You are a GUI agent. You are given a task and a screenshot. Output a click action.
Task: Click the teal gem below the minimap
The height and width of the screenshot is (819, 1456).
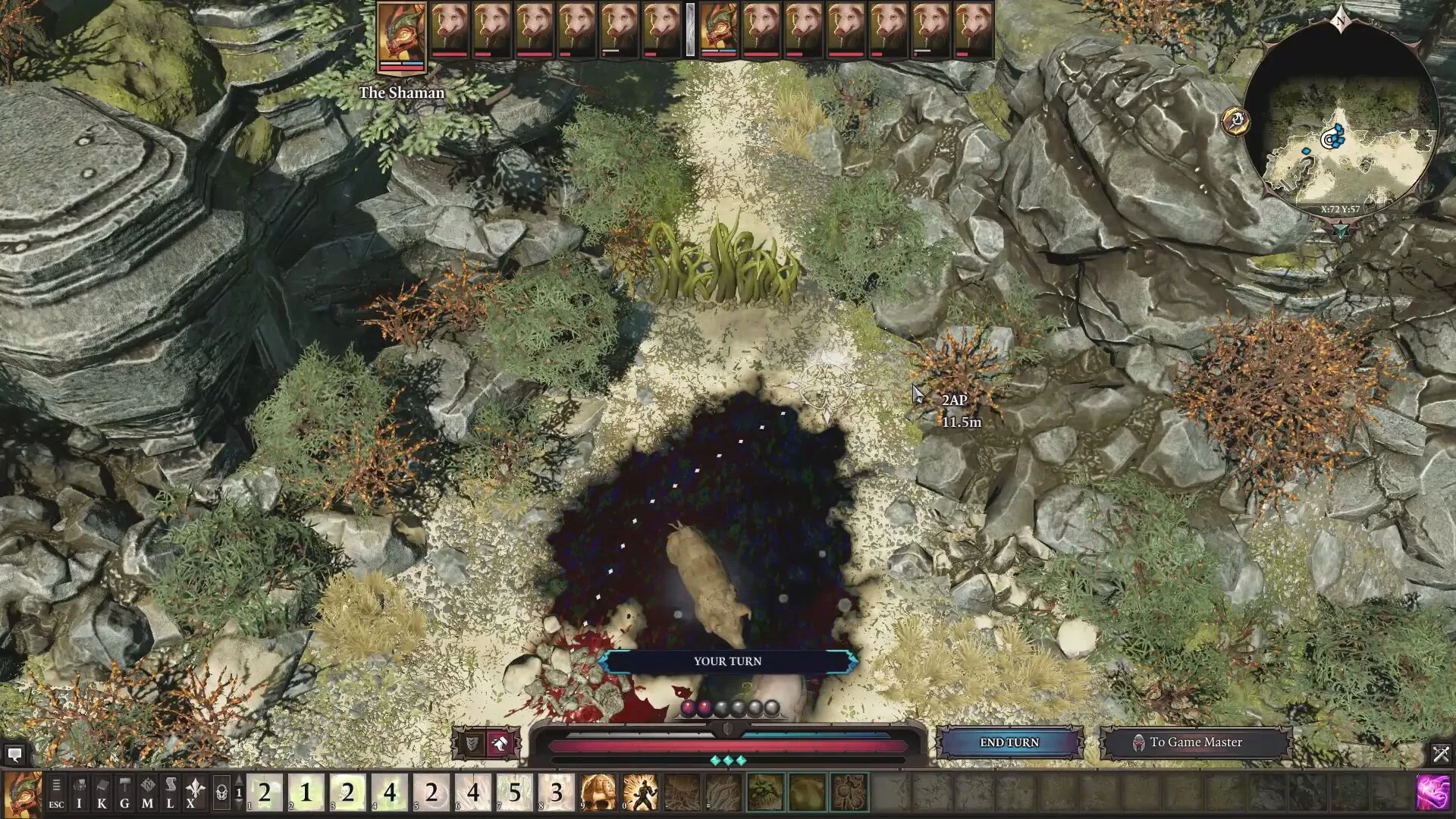tap(1341, 229)
